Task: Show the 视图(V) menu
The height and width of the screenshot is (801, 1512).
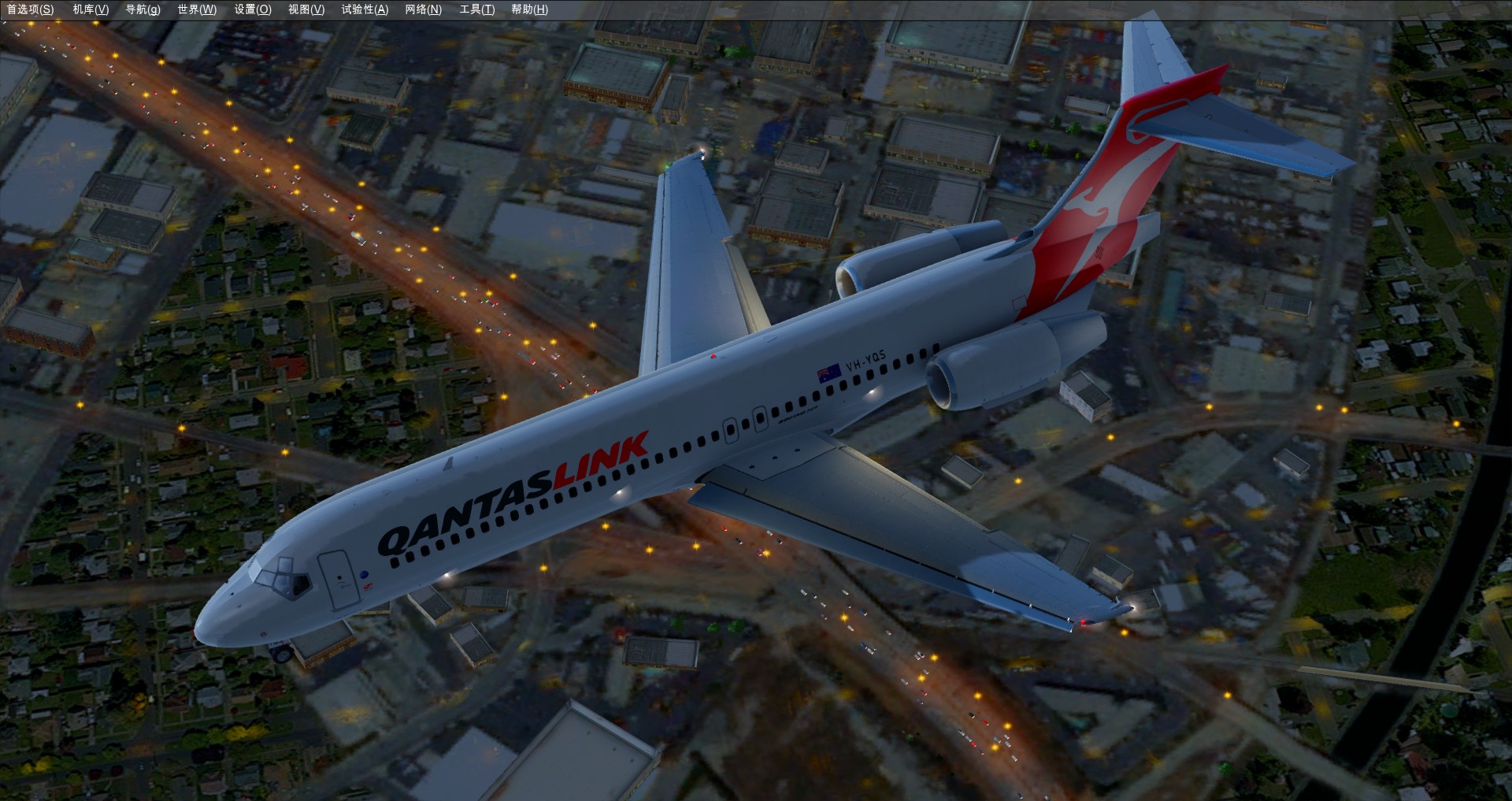Action: (x=306, y=9)
